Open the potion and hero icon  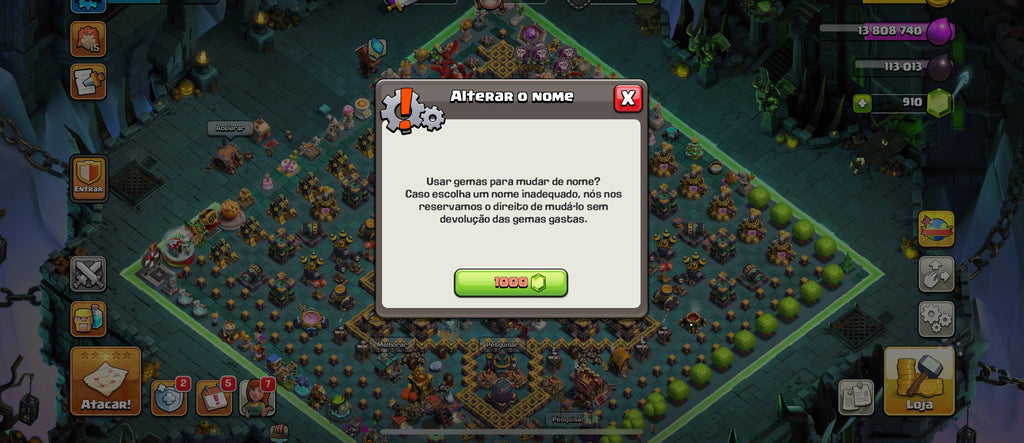88,319
